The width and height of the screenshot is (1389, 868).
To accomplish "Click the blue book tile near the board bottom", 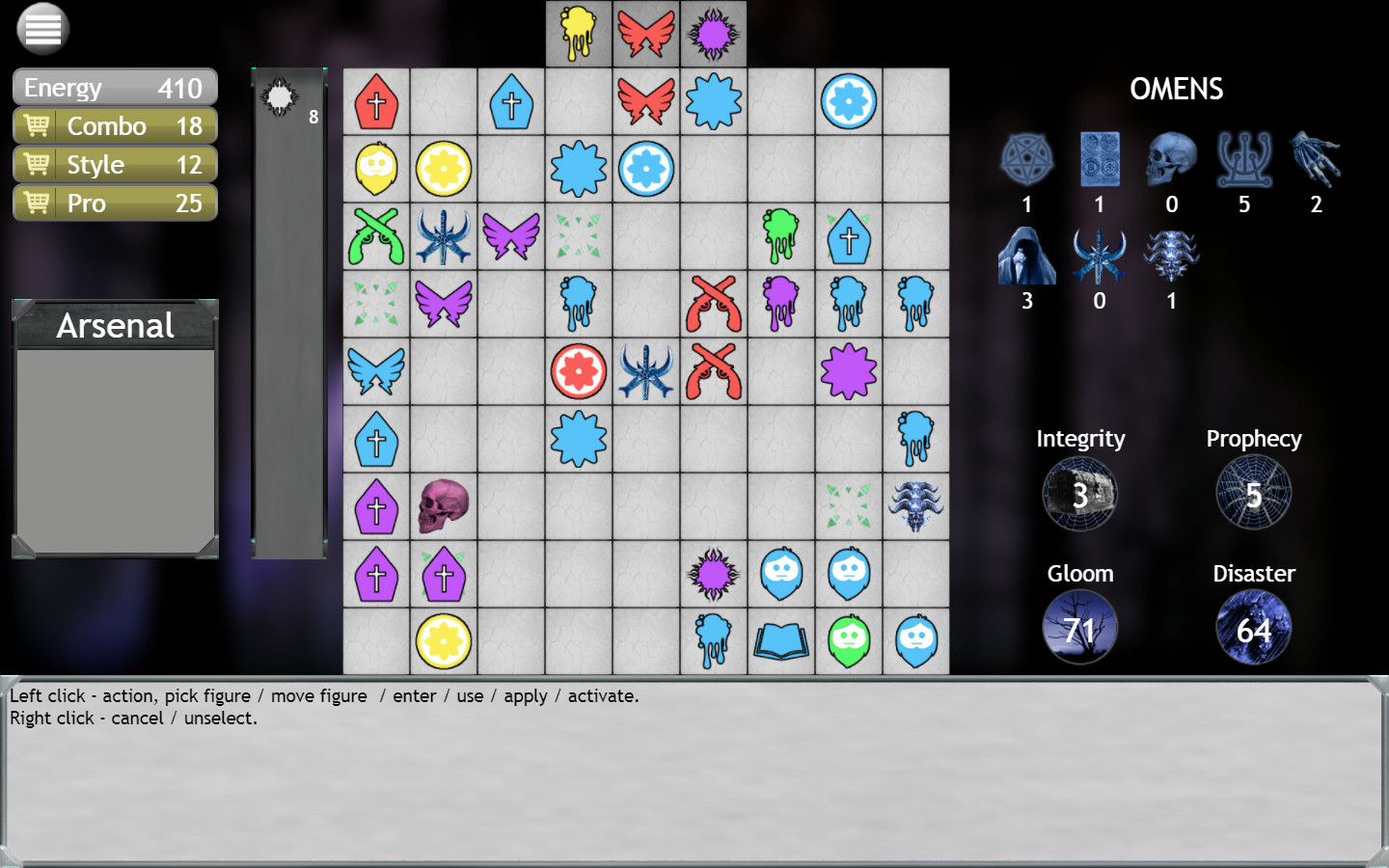I will click(x=781, y=641).
